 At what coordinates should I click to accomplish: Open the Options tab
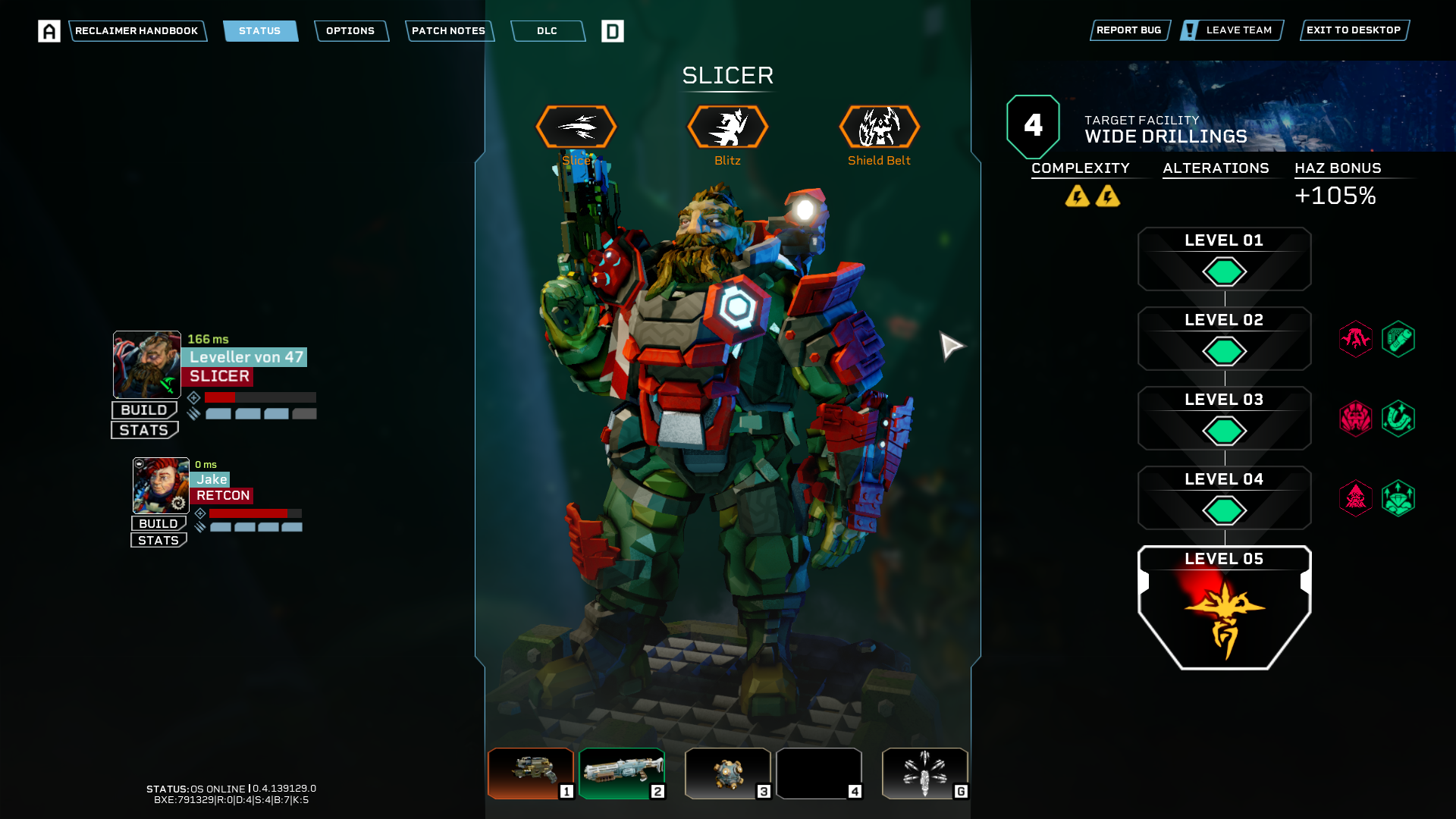click(350, 31)
